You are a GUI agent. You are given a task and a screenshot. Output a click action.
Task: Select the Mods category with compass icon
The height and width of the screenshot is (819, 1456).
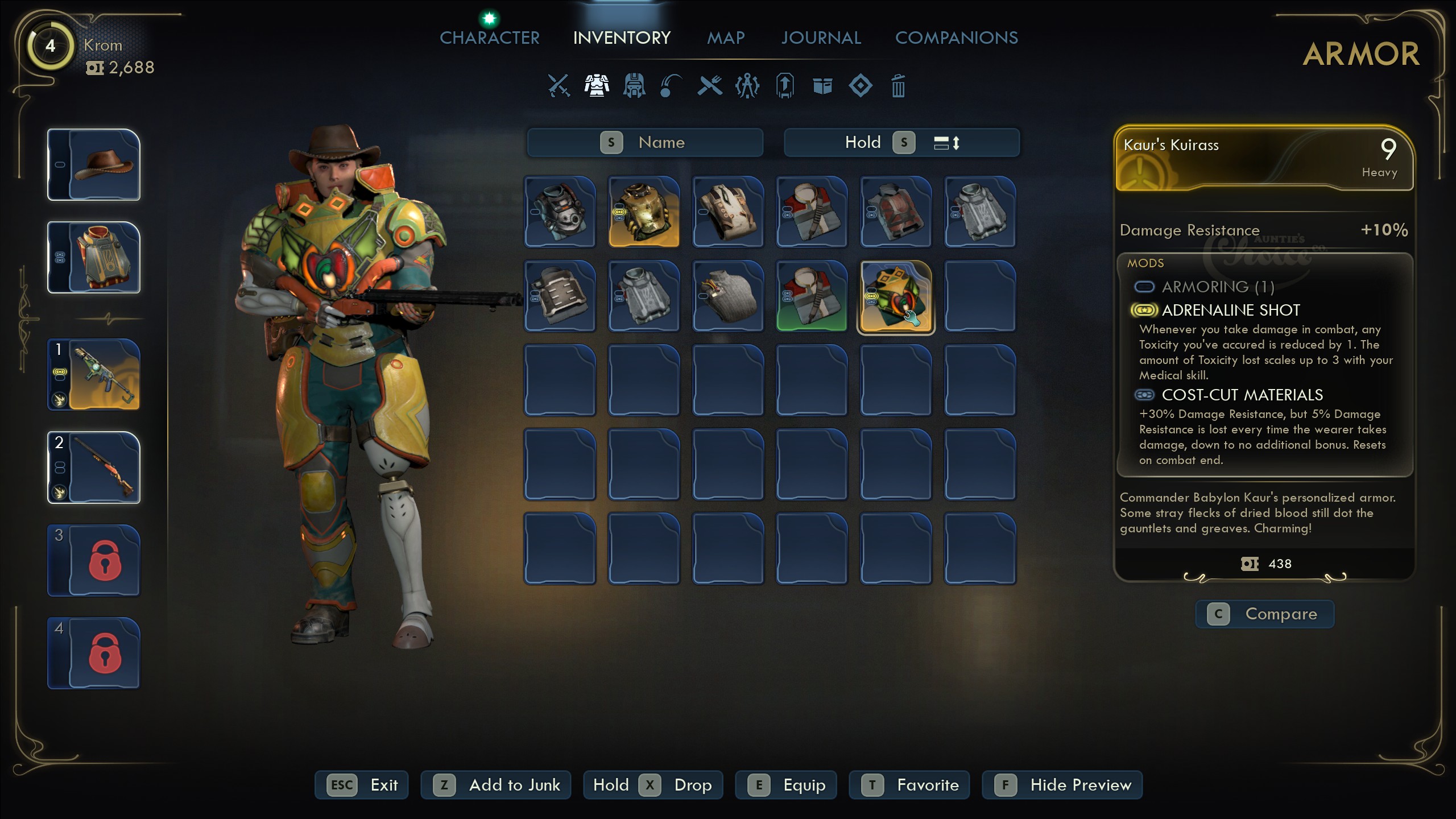point(747,85)
